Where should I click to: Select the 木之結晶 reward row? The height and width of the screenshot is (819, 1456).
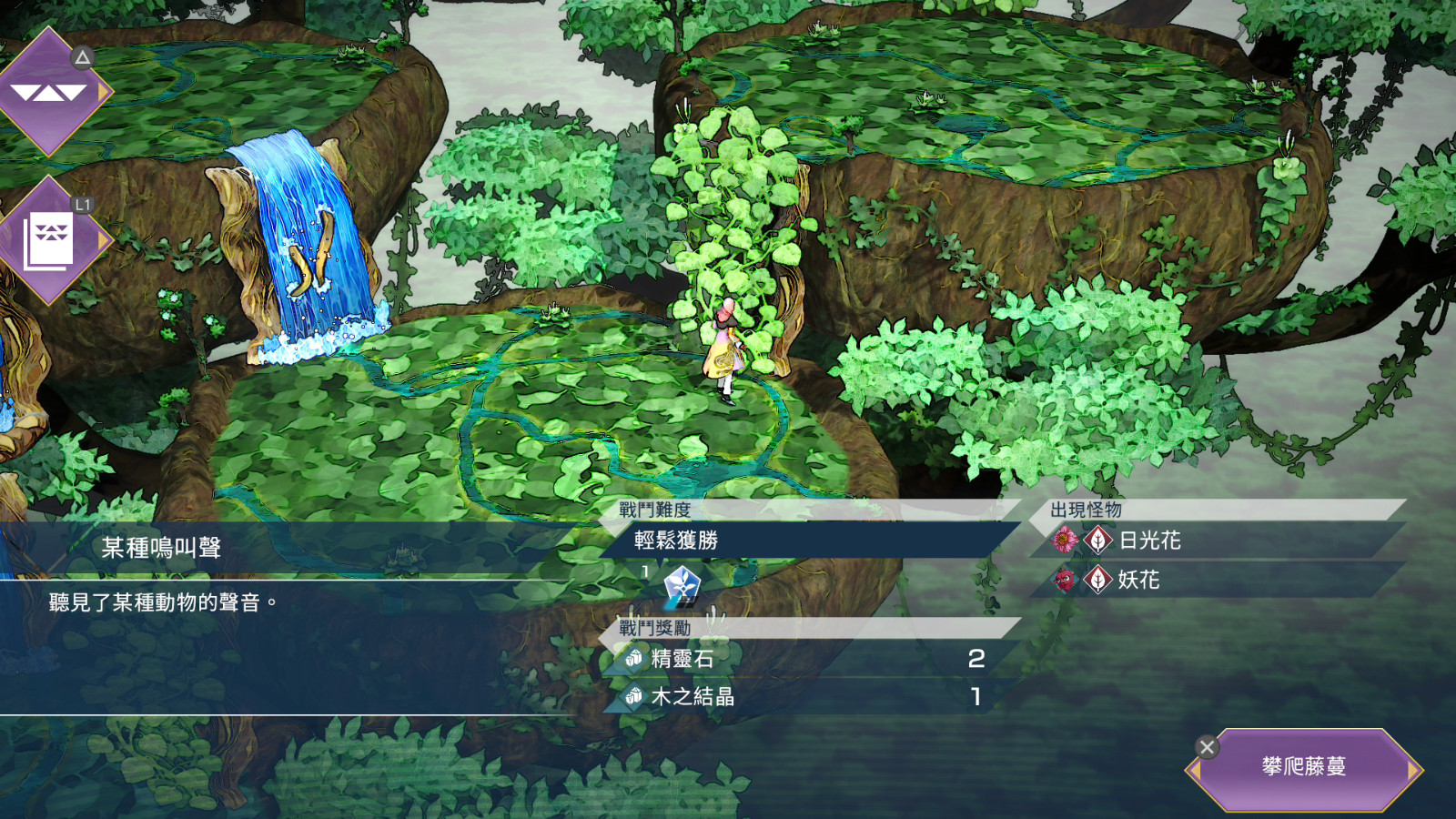(801, 697)
